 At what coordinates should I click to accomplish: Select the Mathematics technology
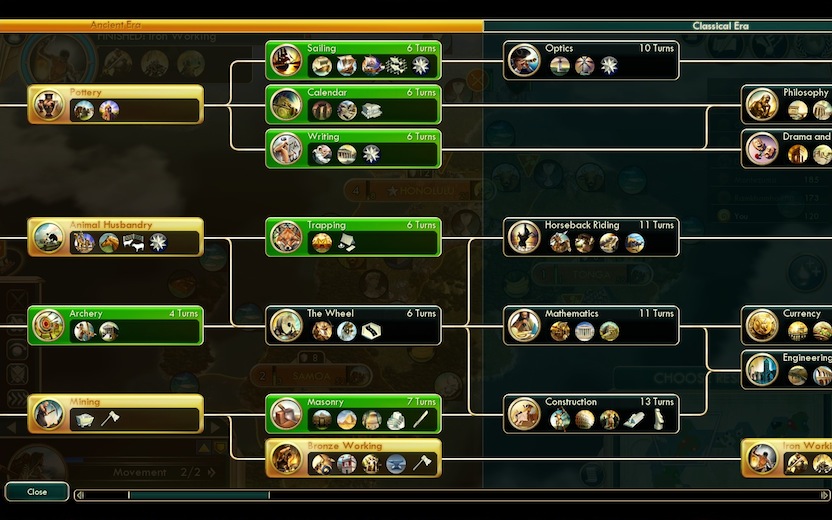pos(591,325)
